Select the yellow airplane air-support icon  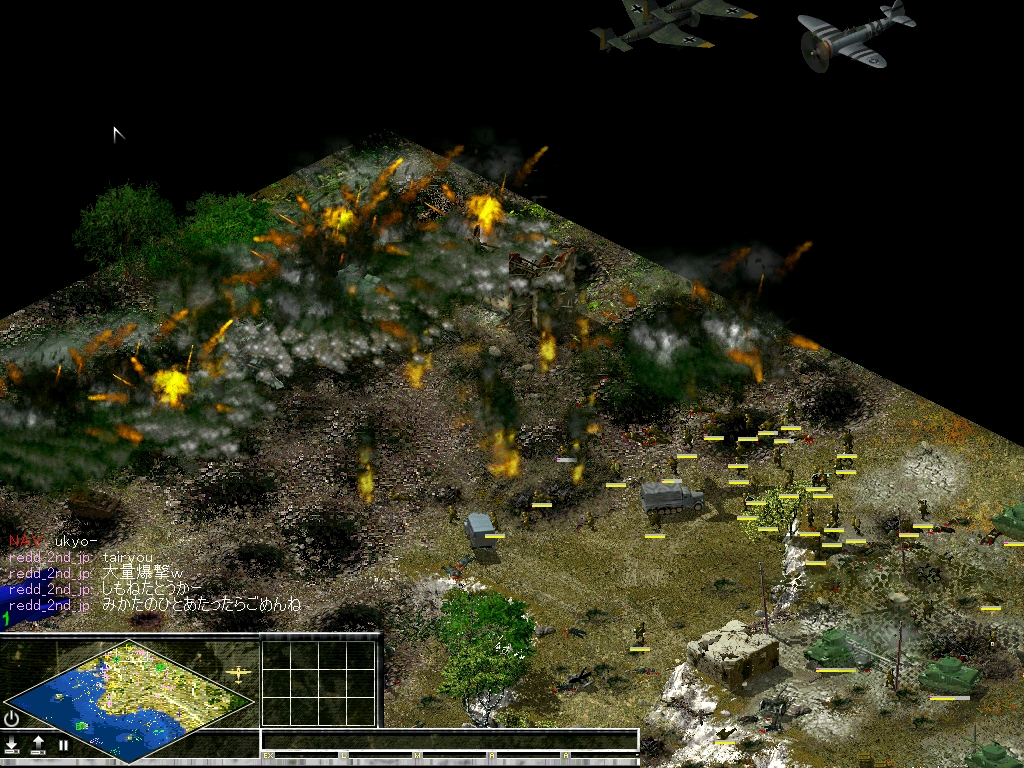[x=239, y=674]
